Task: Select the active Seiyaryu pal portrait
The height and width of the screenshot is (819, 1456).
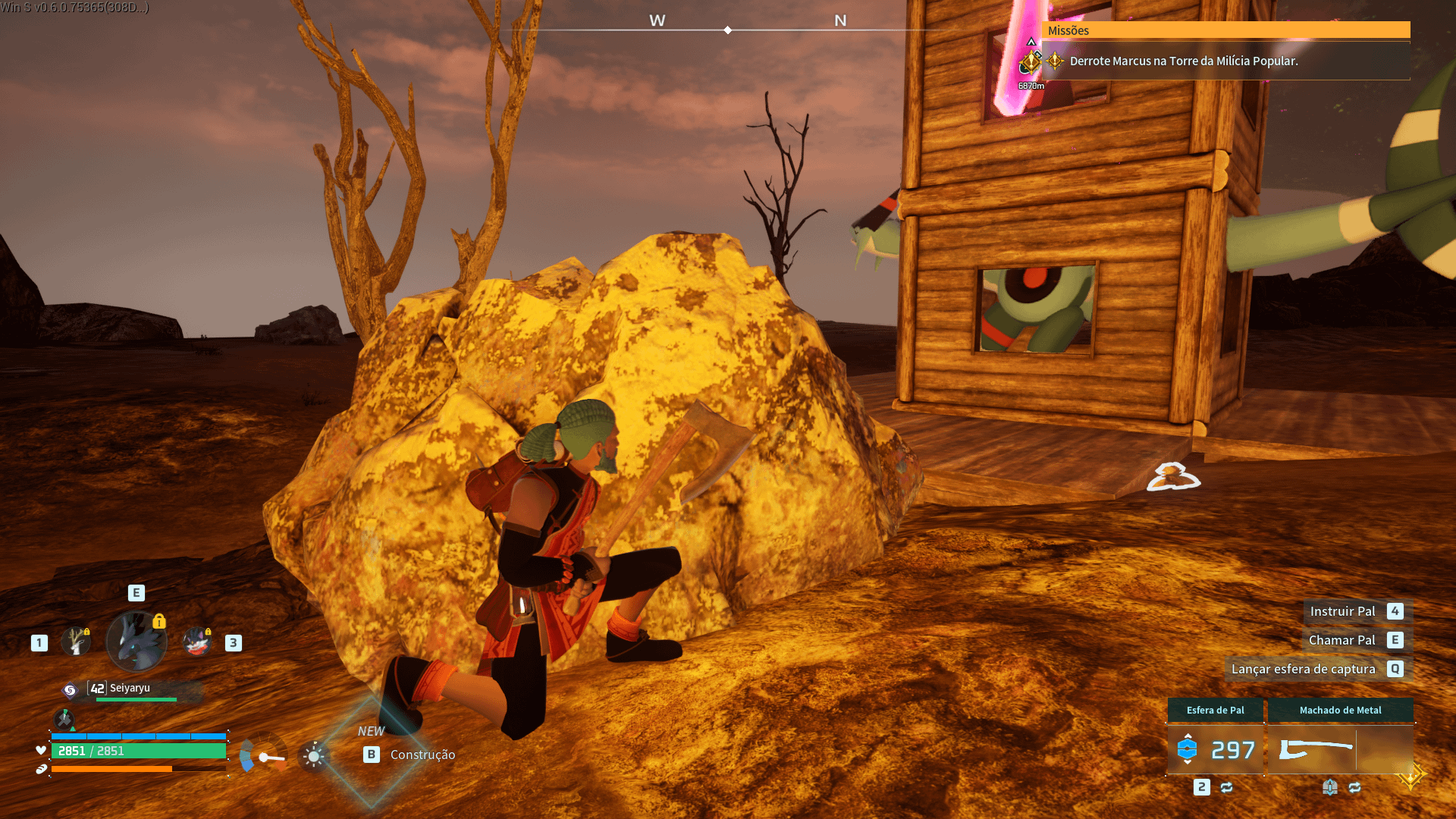Action: point(136,642)
